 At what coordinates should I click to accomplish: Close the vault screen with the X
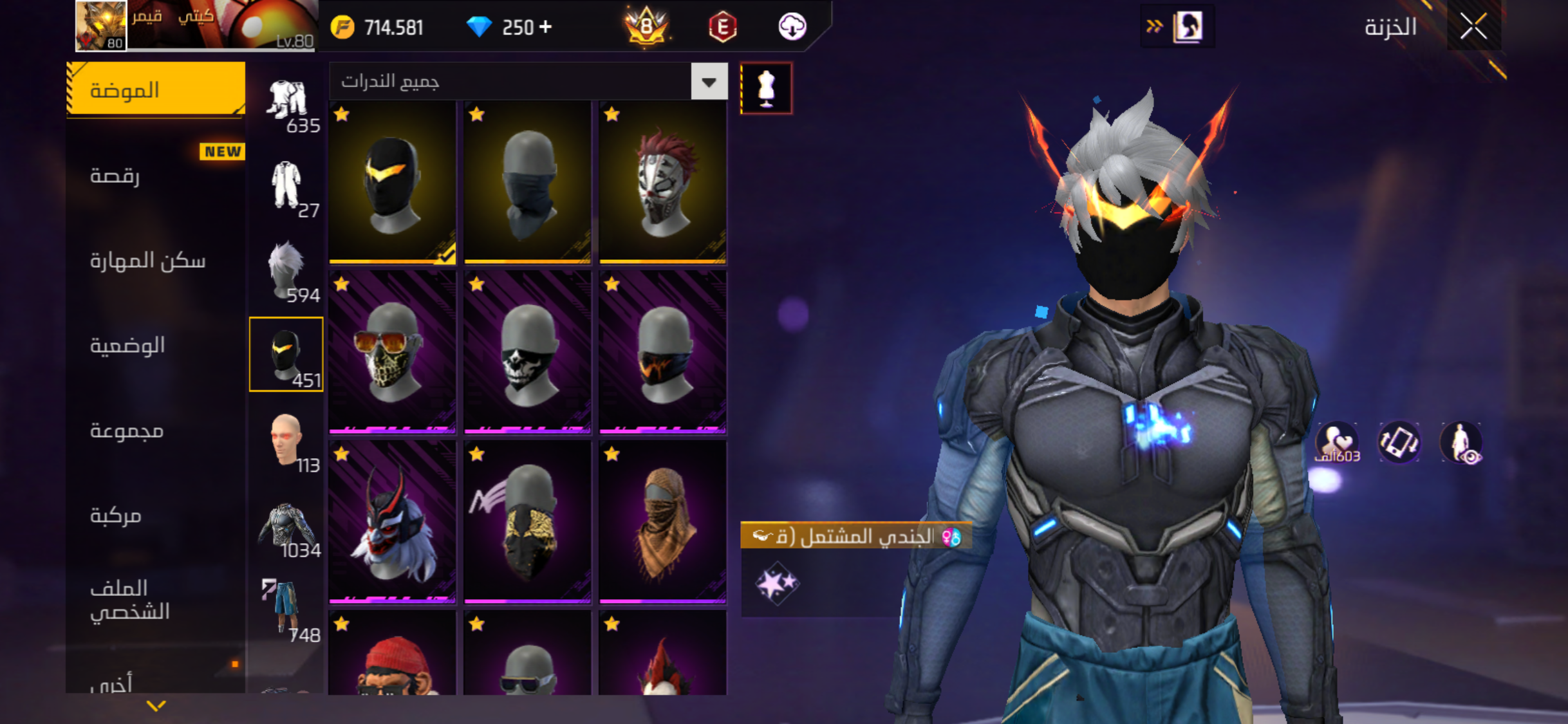(x=1473, y=26)
